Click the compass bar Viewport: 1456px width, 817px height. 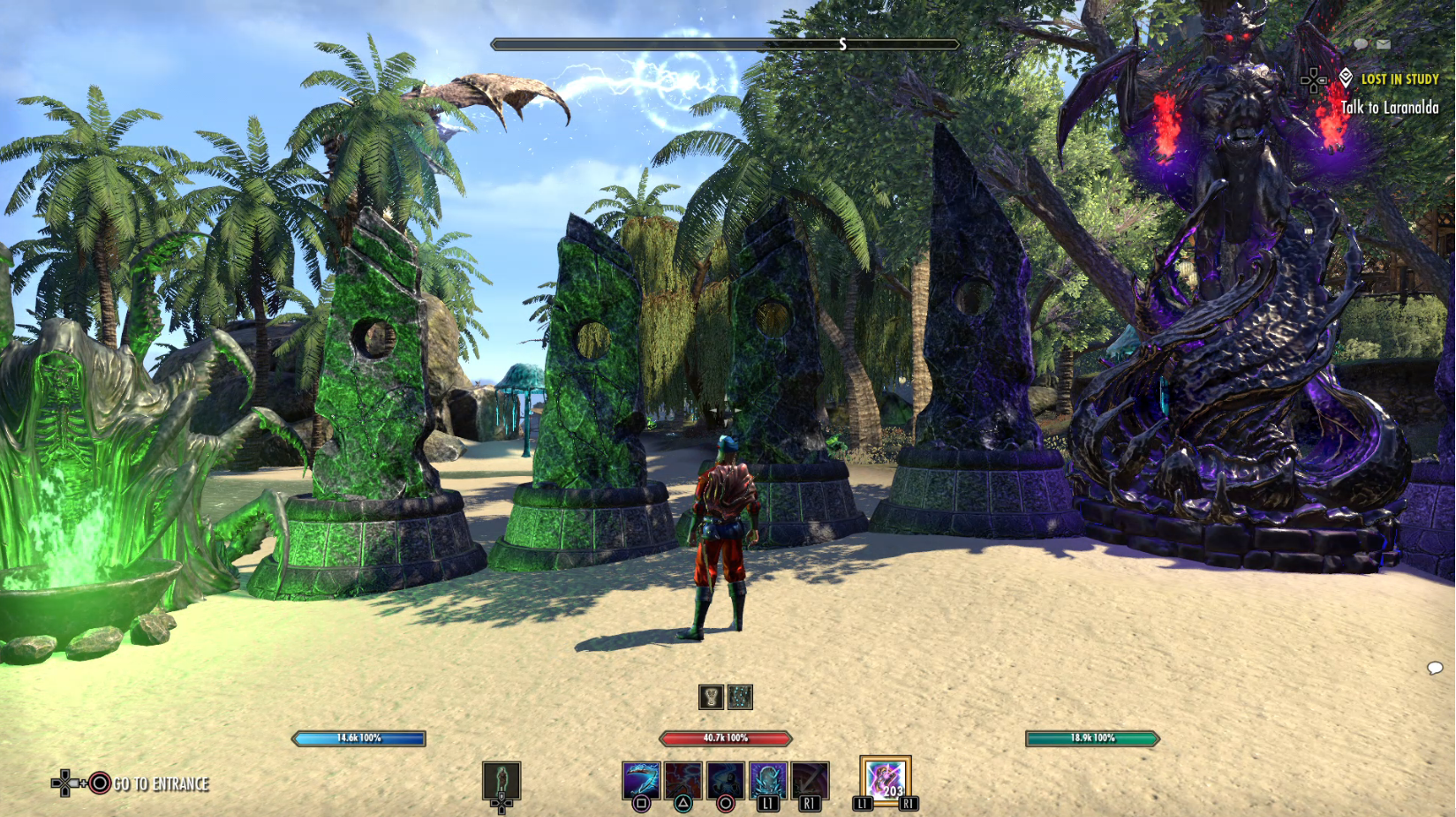pyautogui.click(x=725, y=44)
